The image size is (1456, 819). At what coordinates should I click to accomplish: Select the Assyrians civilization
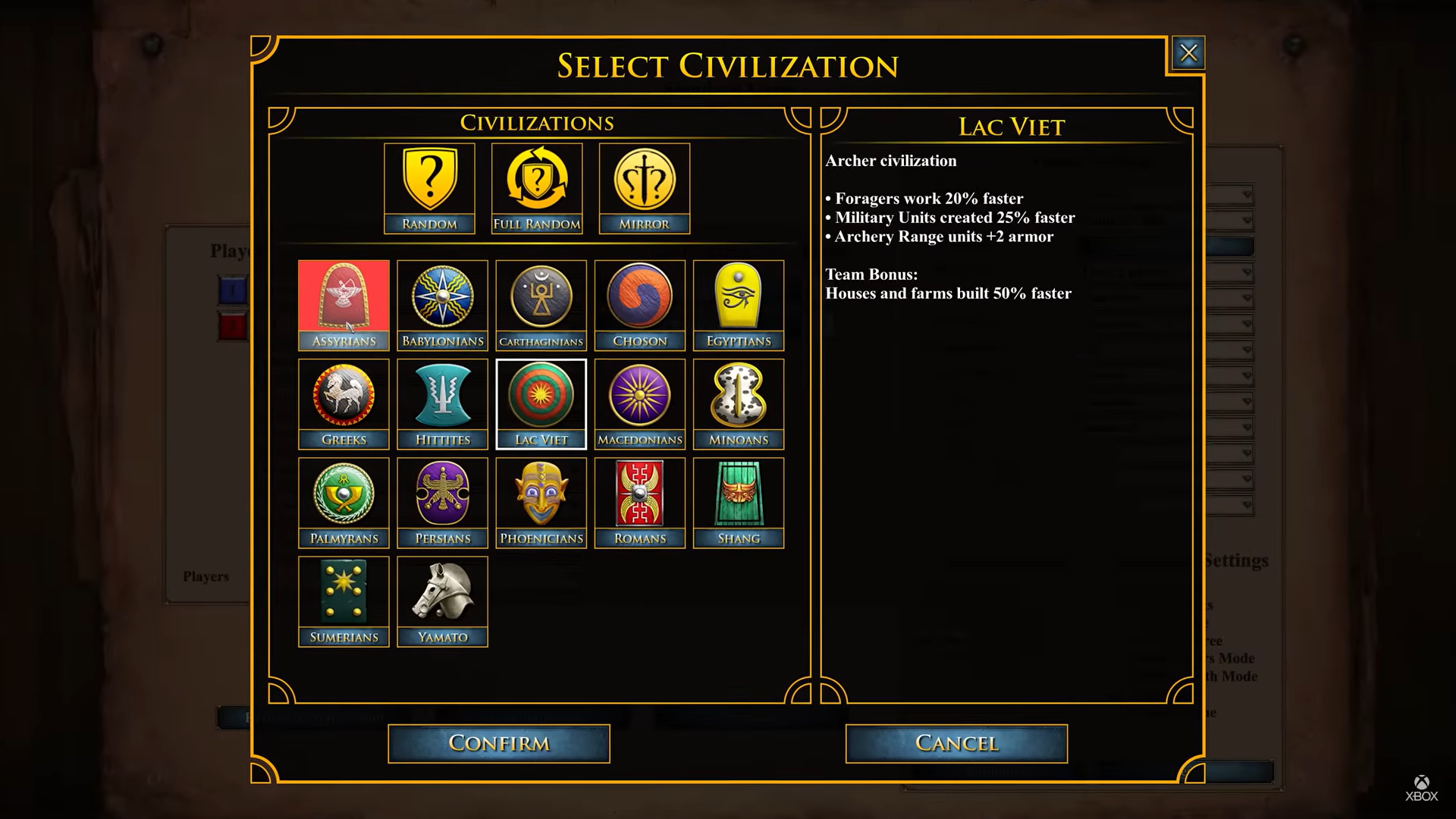click(344, 305)
